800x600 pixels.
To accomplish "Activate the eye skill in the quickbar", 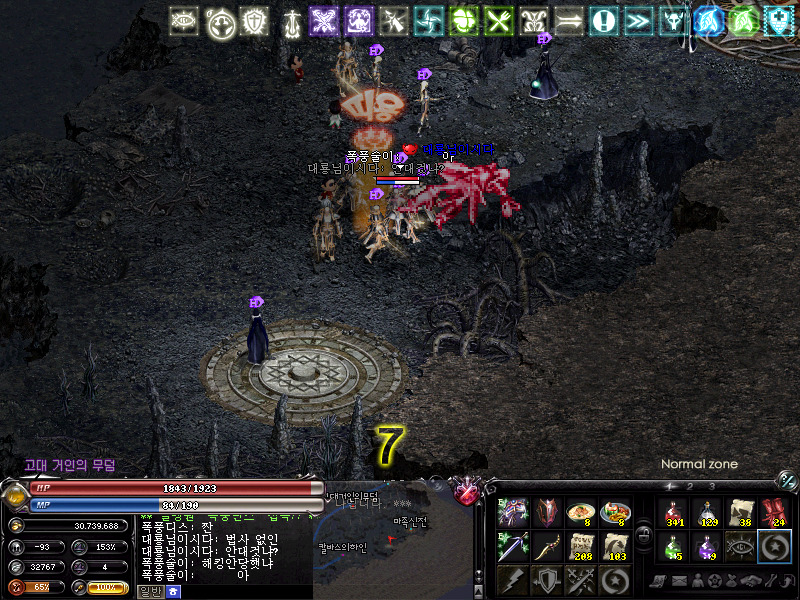I will [x=741, y=546].
